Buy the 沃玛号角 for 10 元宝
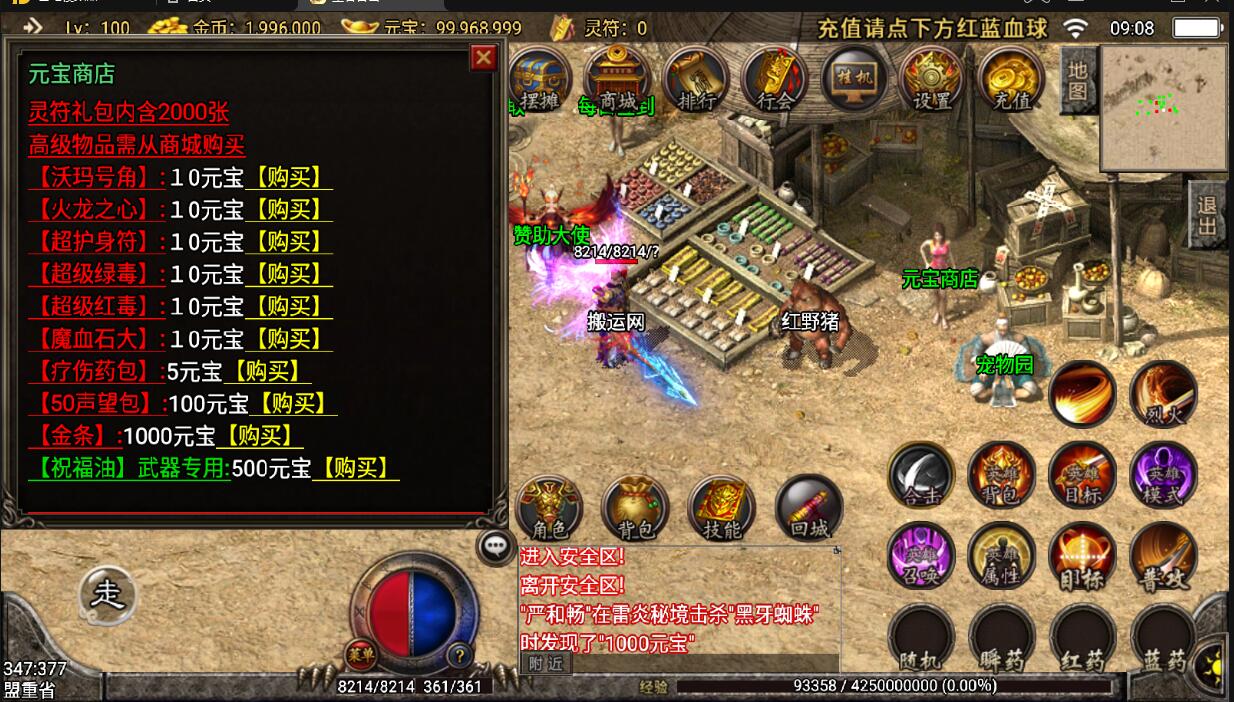1234x702 pixels. pos(289,178)
